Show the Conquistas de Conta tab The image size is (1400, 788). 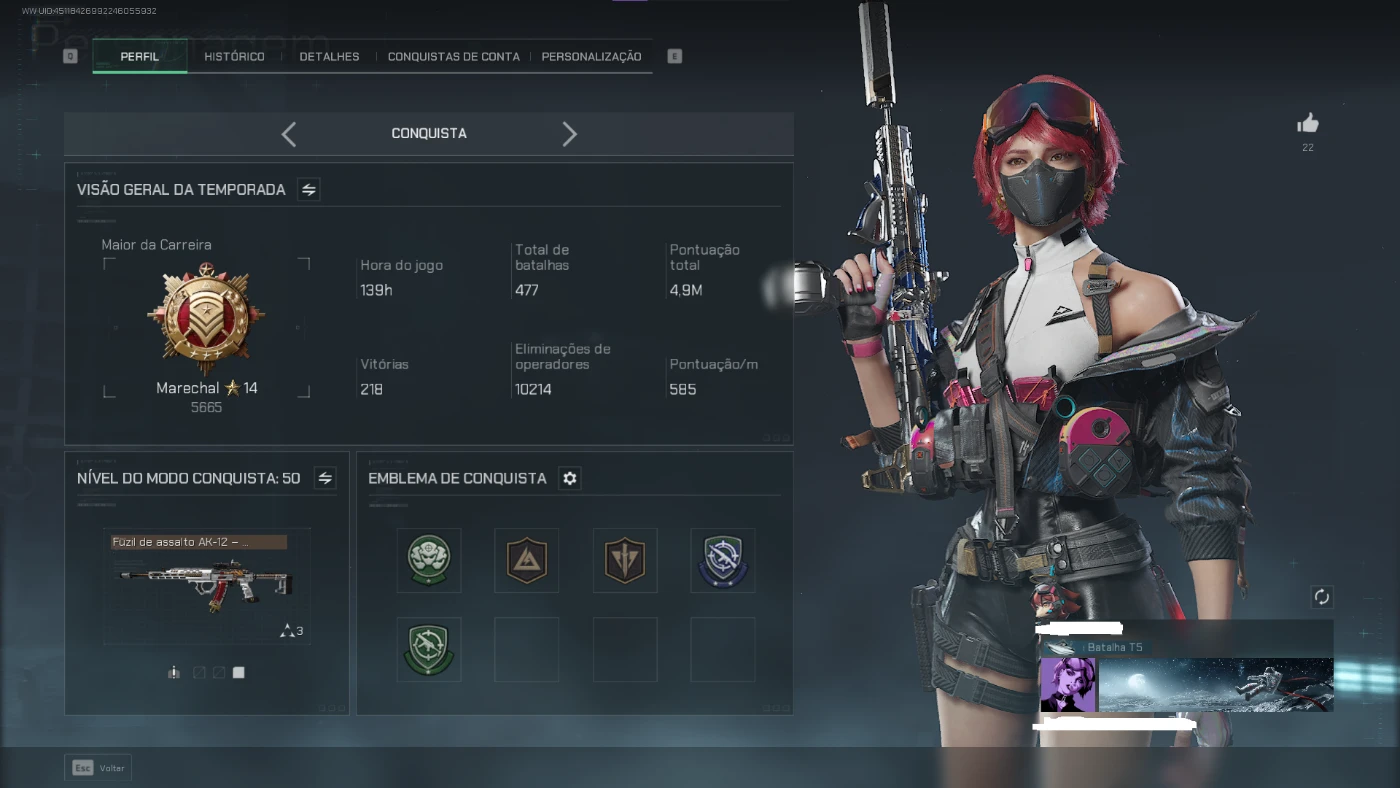[453, 57]
